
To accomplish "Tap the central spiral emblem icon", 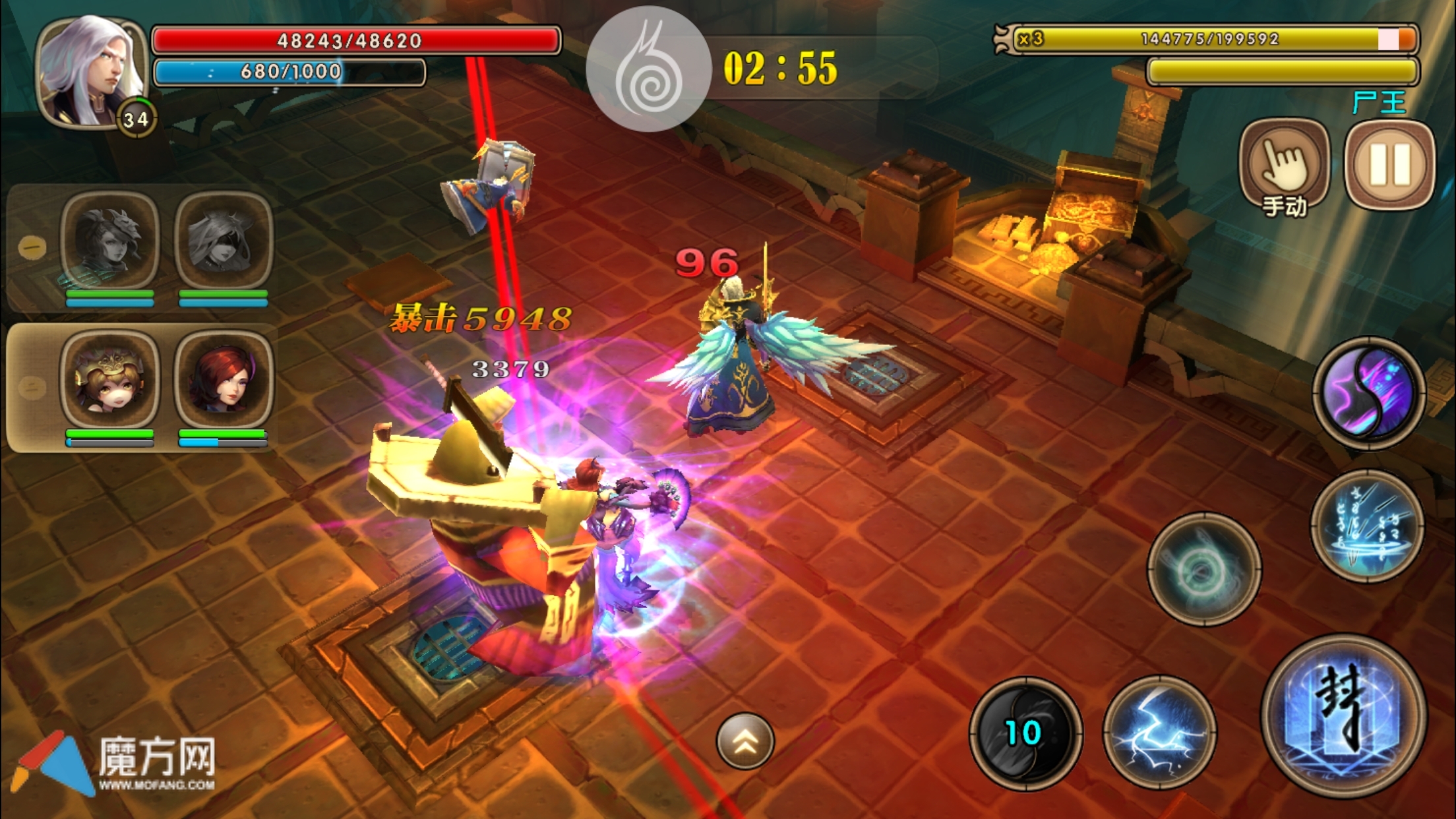I will (648, 69).
